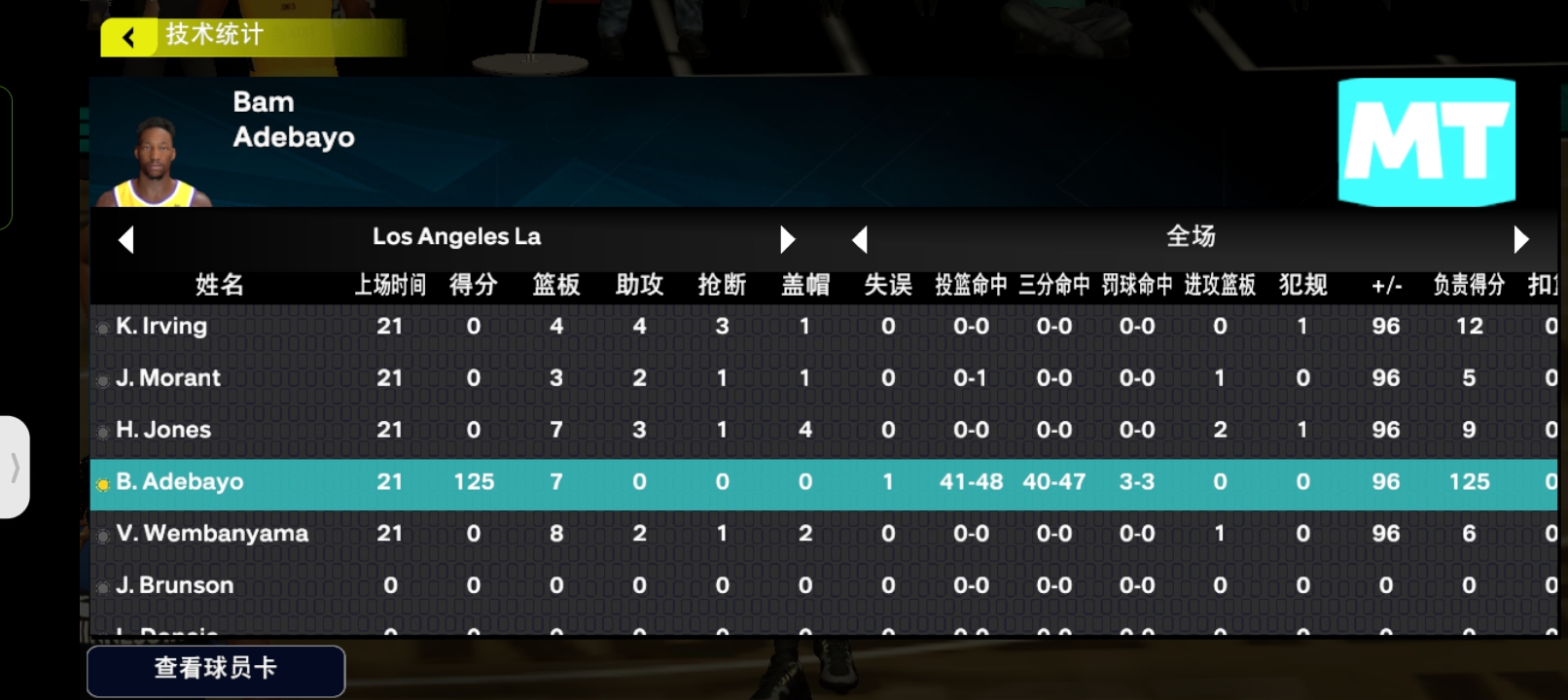Click the 得分 points column header
The image size is (1568, 700).
[x=474, y=285]
